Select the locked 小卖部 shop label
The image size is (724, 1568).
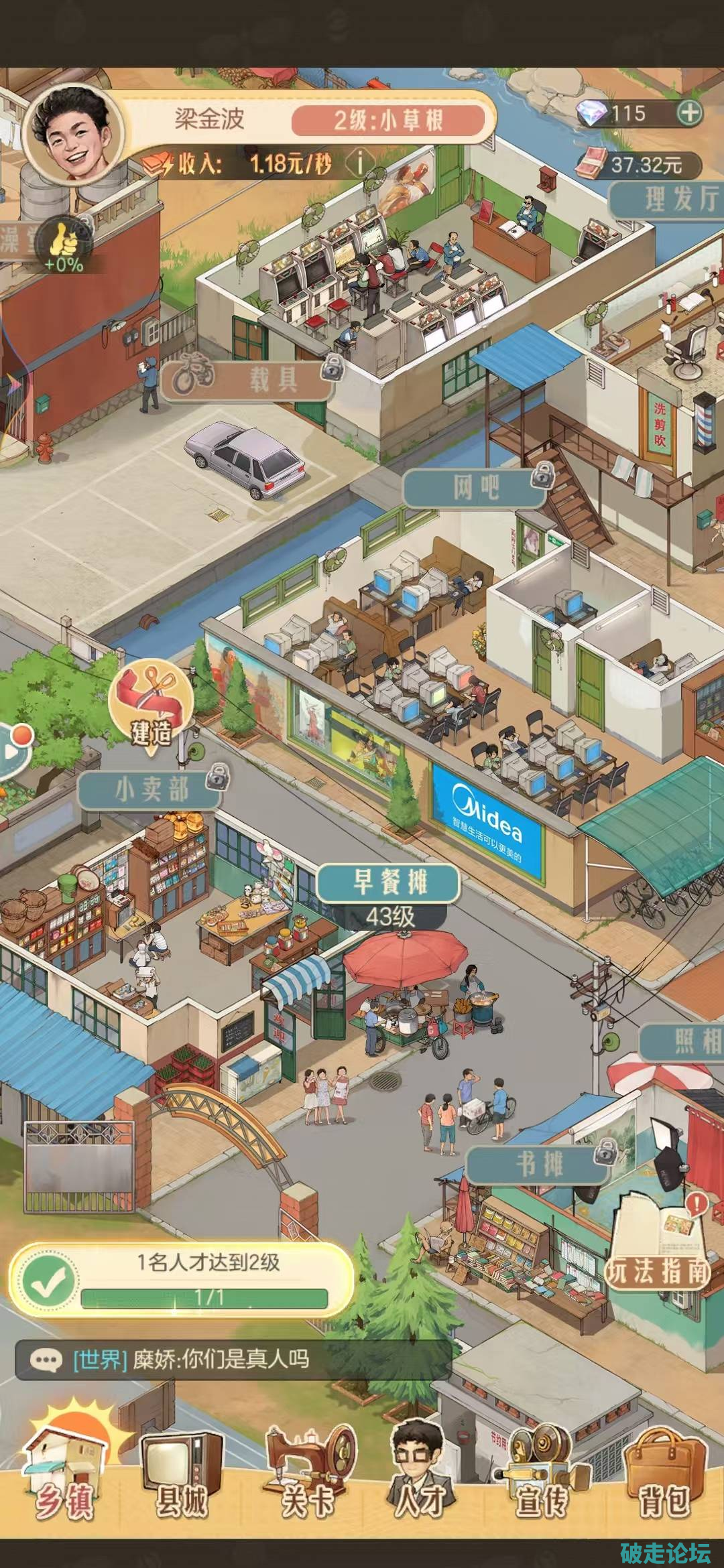tap(152, 789)
